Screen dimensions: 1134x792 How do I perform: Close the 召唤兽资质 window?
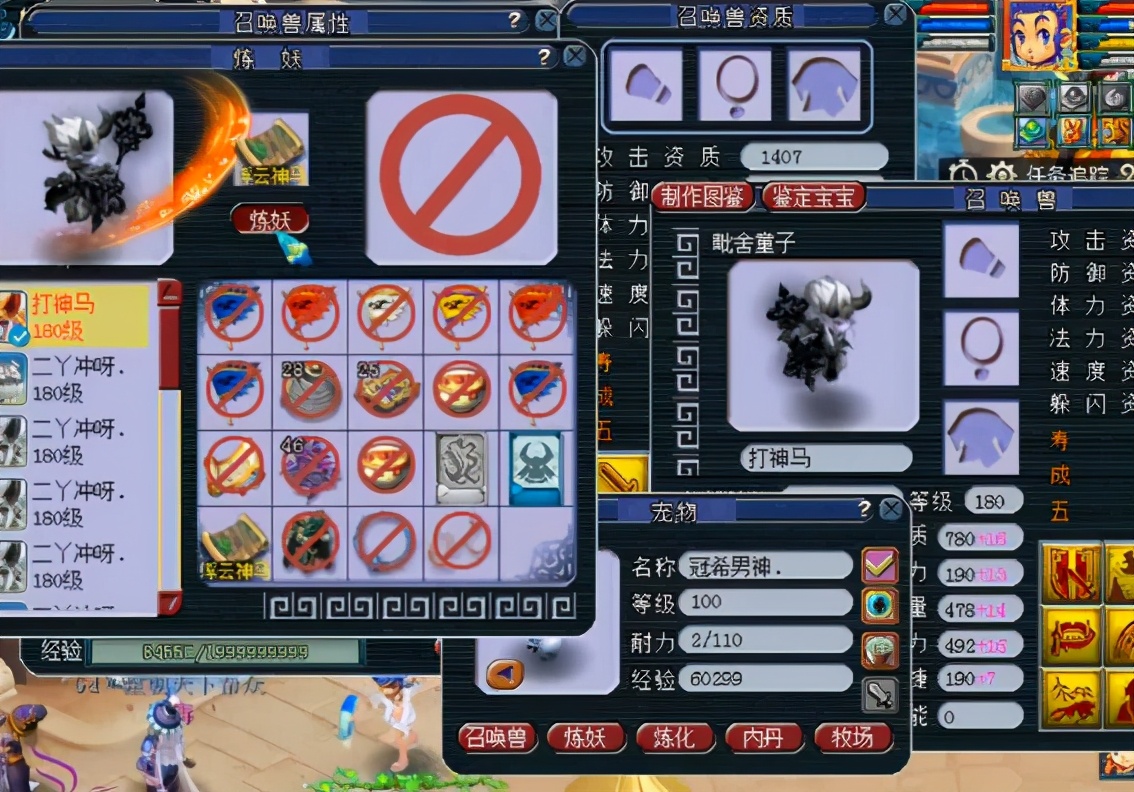point(895,14)
